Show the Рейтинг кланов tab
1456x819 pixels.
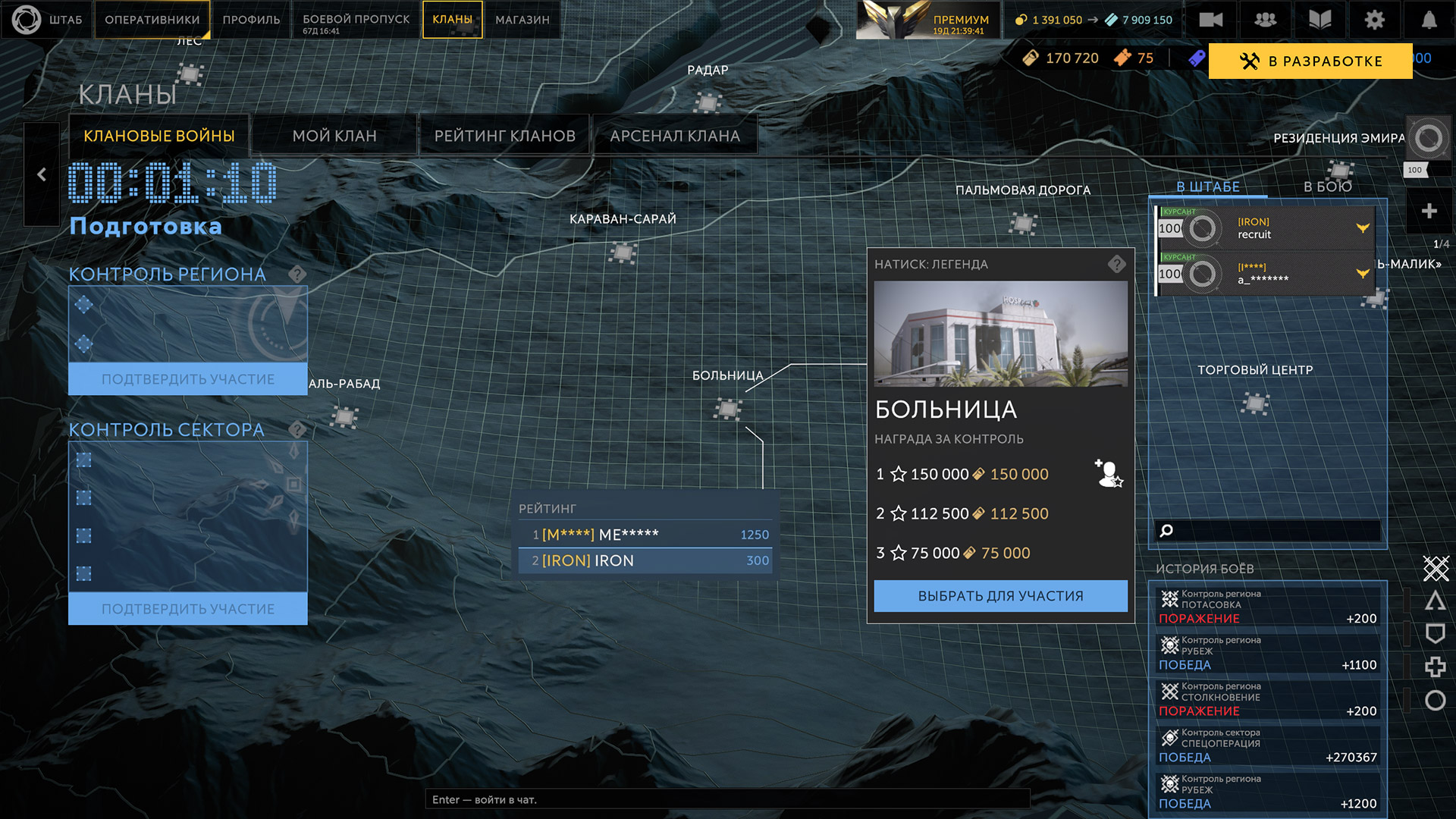(504, 136)
